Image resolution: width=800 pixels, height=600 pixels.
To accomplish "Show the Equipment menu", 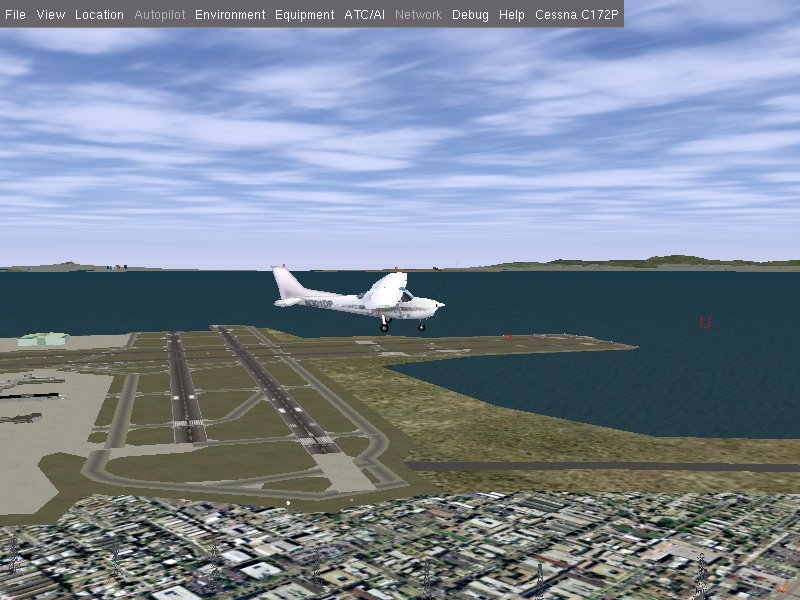I will (304, 15).
